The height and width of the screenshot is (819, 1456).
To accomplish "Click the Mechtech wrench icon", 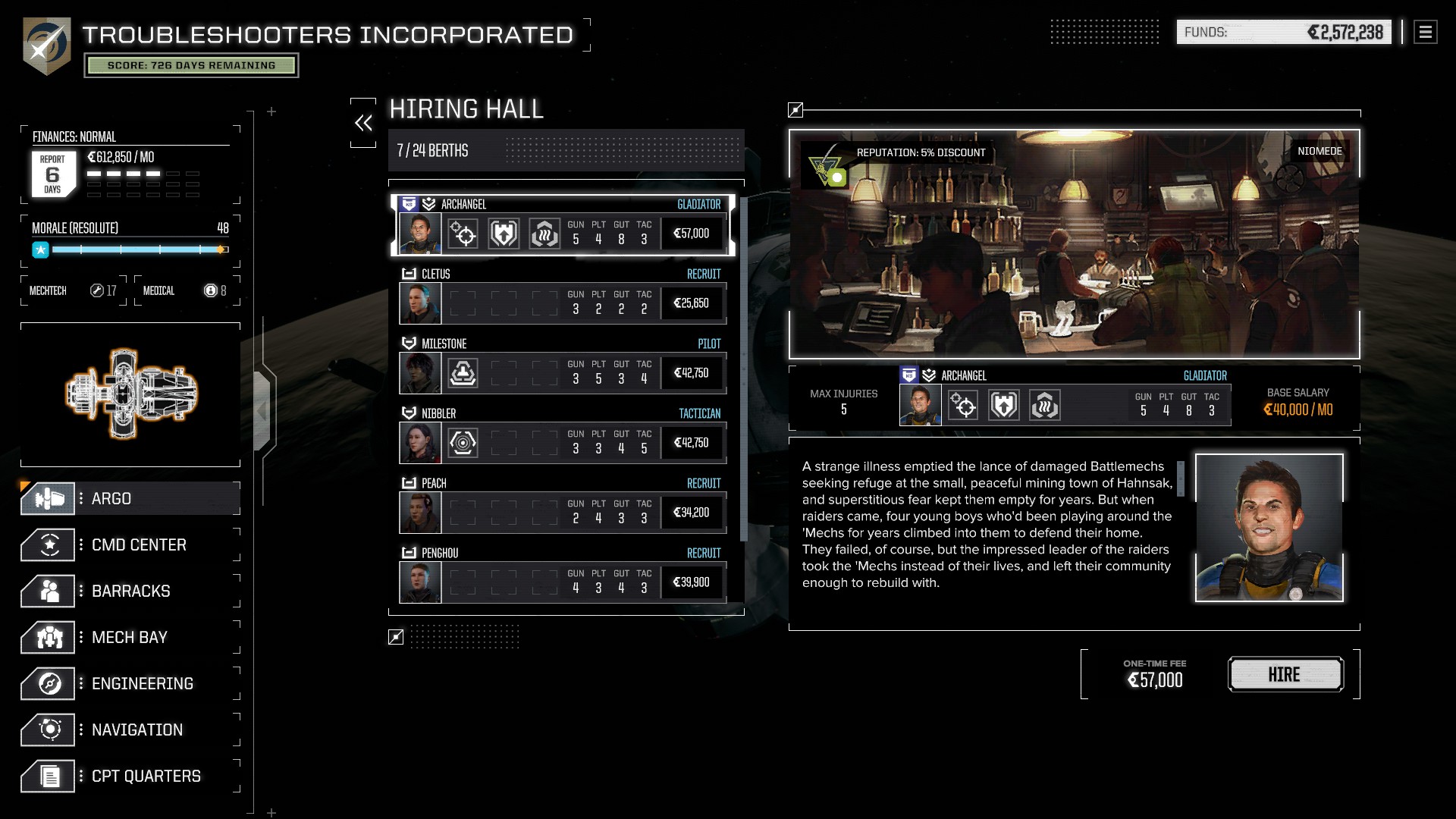I will (x=97, y=290).
